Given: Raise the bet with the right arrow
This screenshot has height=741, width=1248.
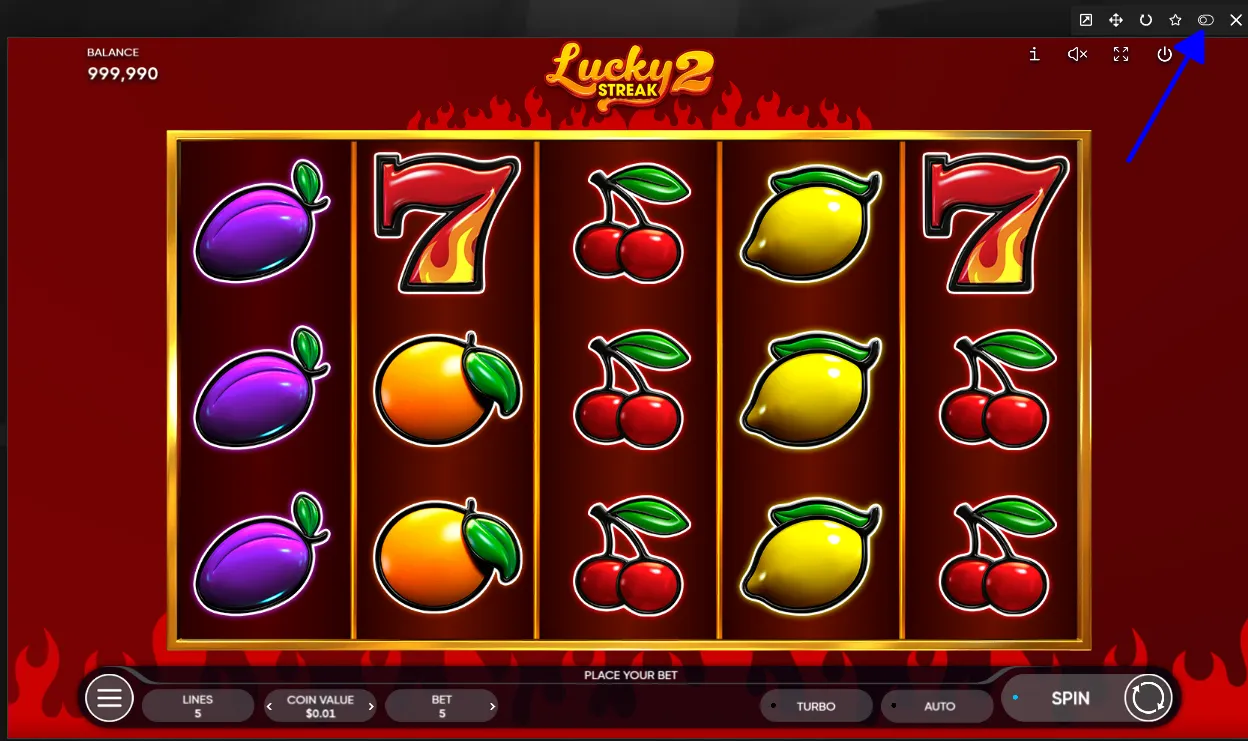Looking at the screenshot, I should 492,706.
